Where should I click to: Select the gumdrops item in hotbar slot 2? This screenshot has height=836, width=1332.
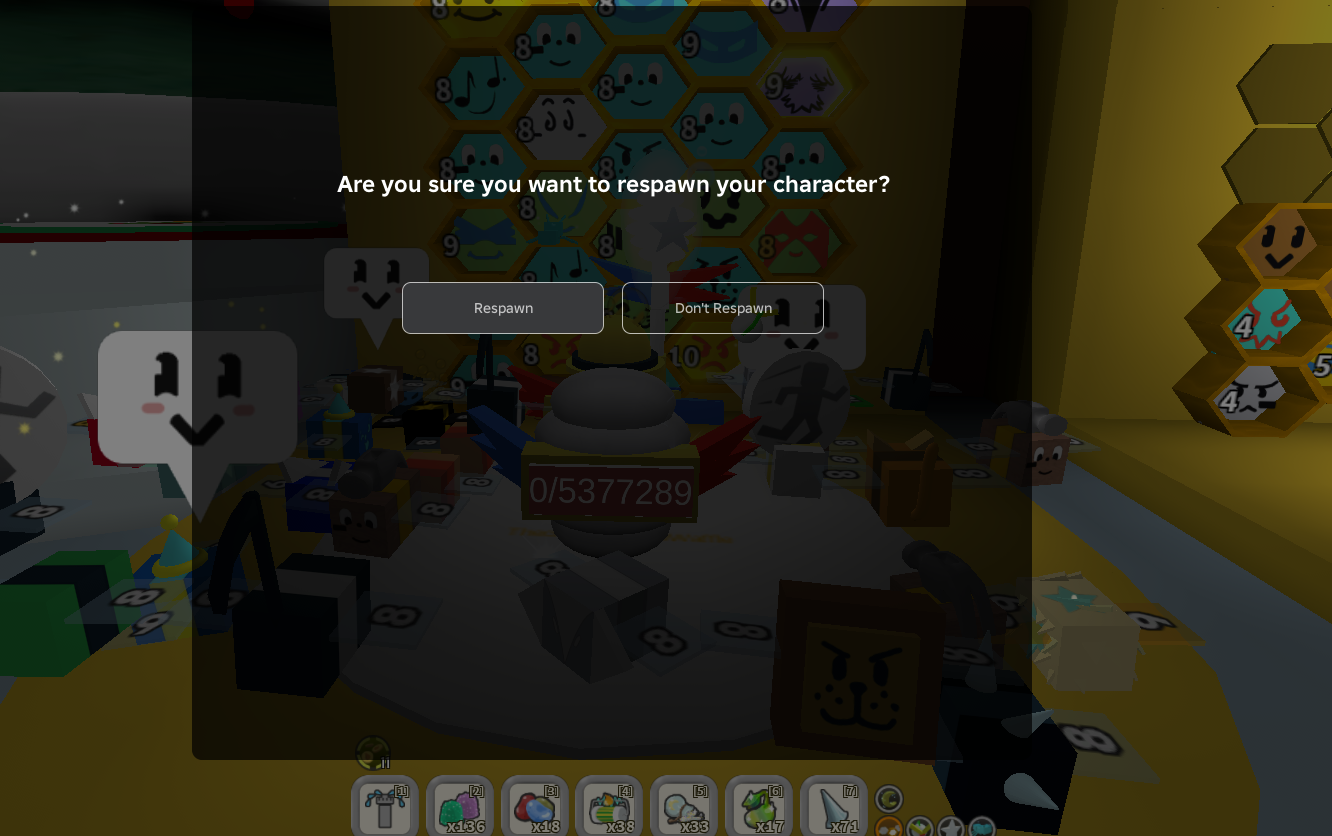click(x=459, y=808)
